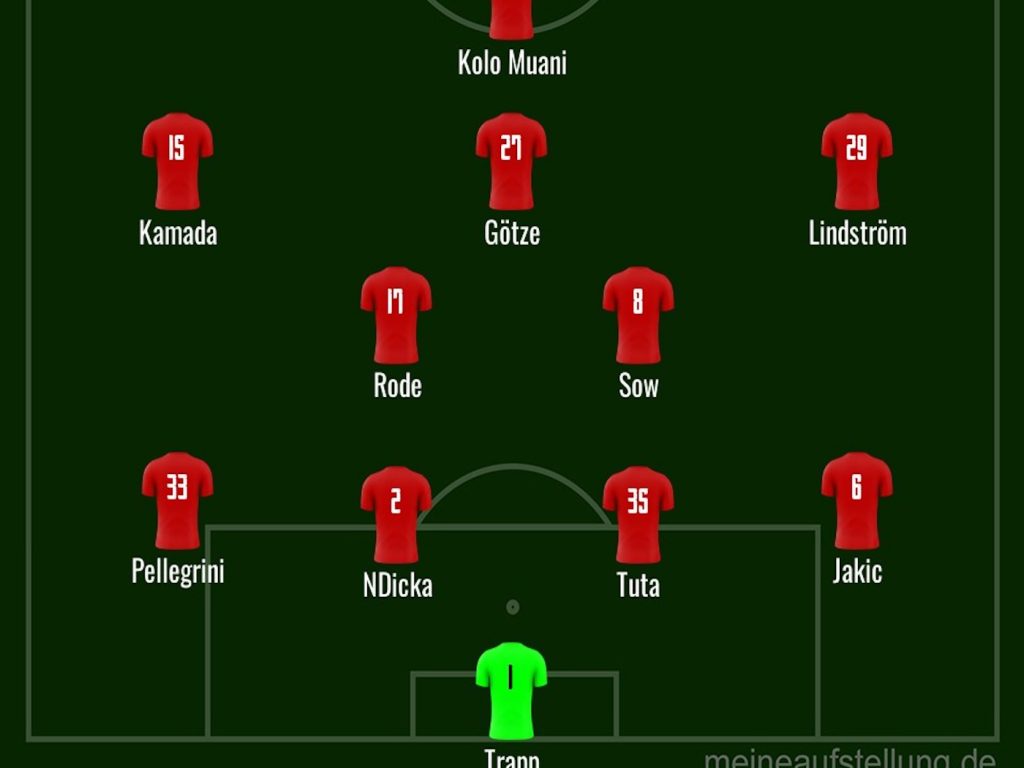The width and height of the screenshot is (1024, 768).
Task: Pick Tuta's number 35 jersey
Action: point(638,513)
